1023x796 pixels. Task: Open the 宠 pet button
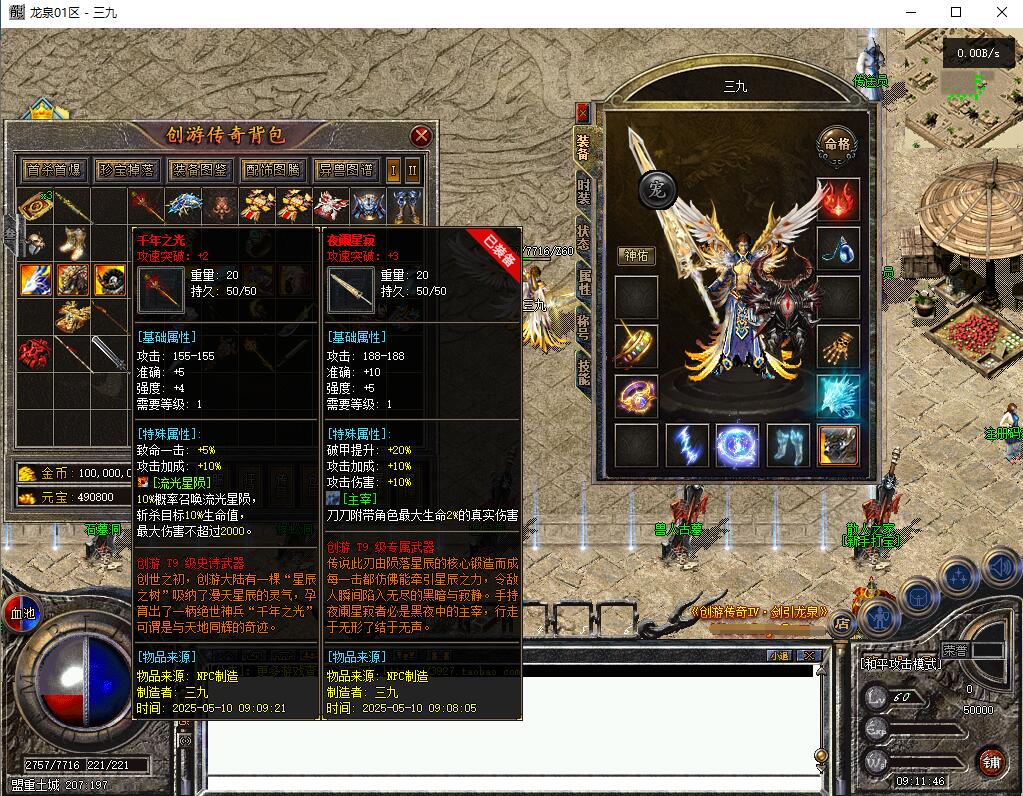pyautogui.click(x=658, y=188)
